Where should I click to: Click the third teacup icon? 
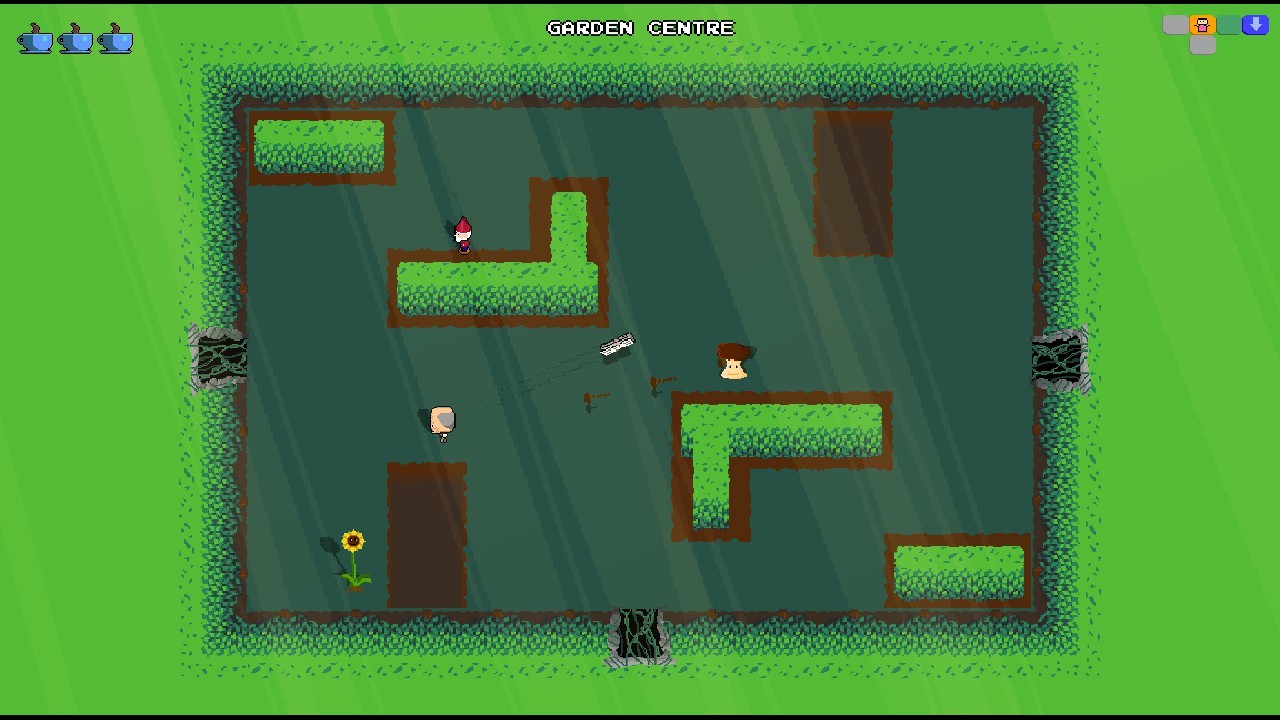click(114, 39)
